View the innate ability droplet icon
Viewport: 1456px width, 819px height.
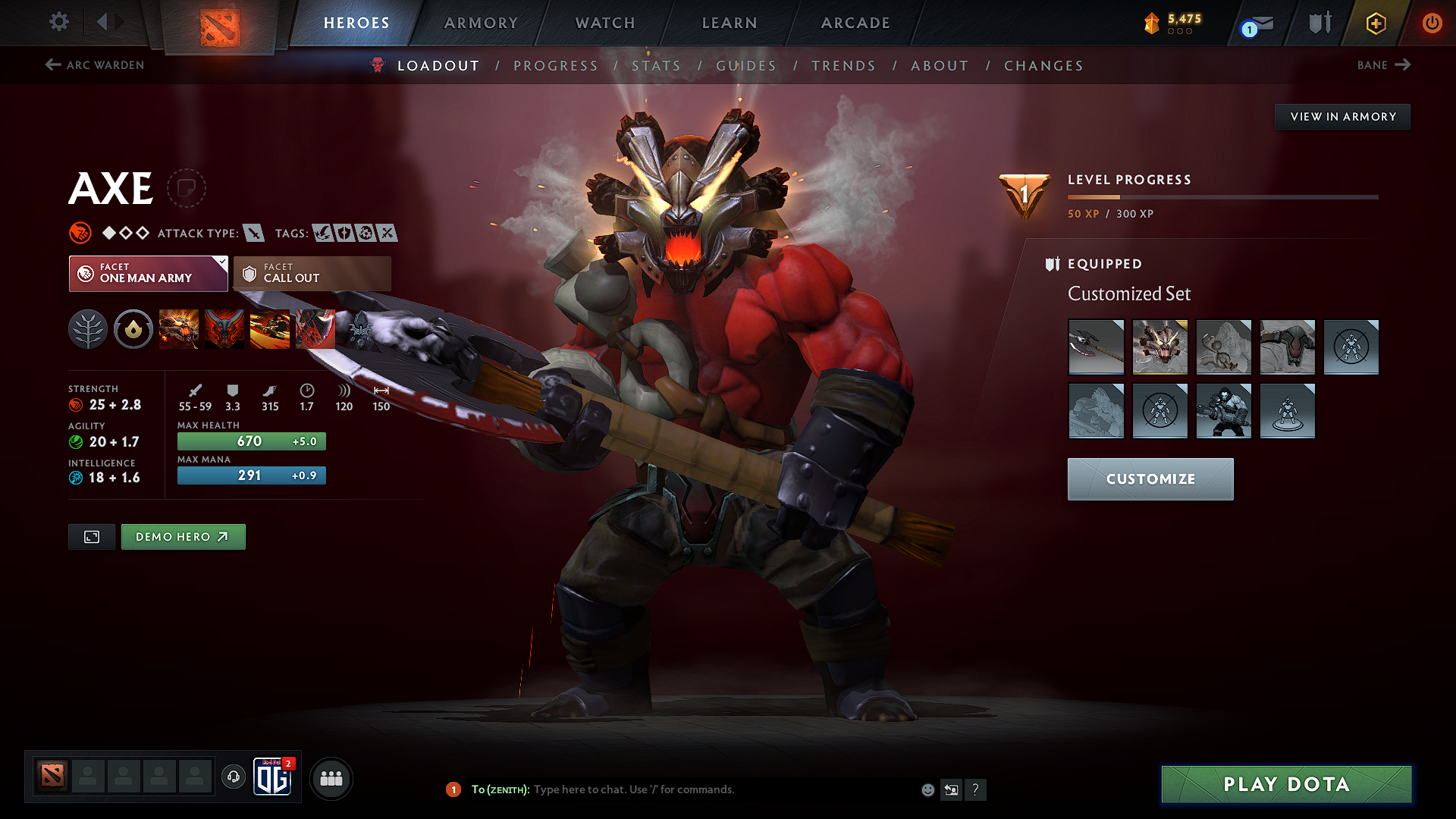(133, 329)
